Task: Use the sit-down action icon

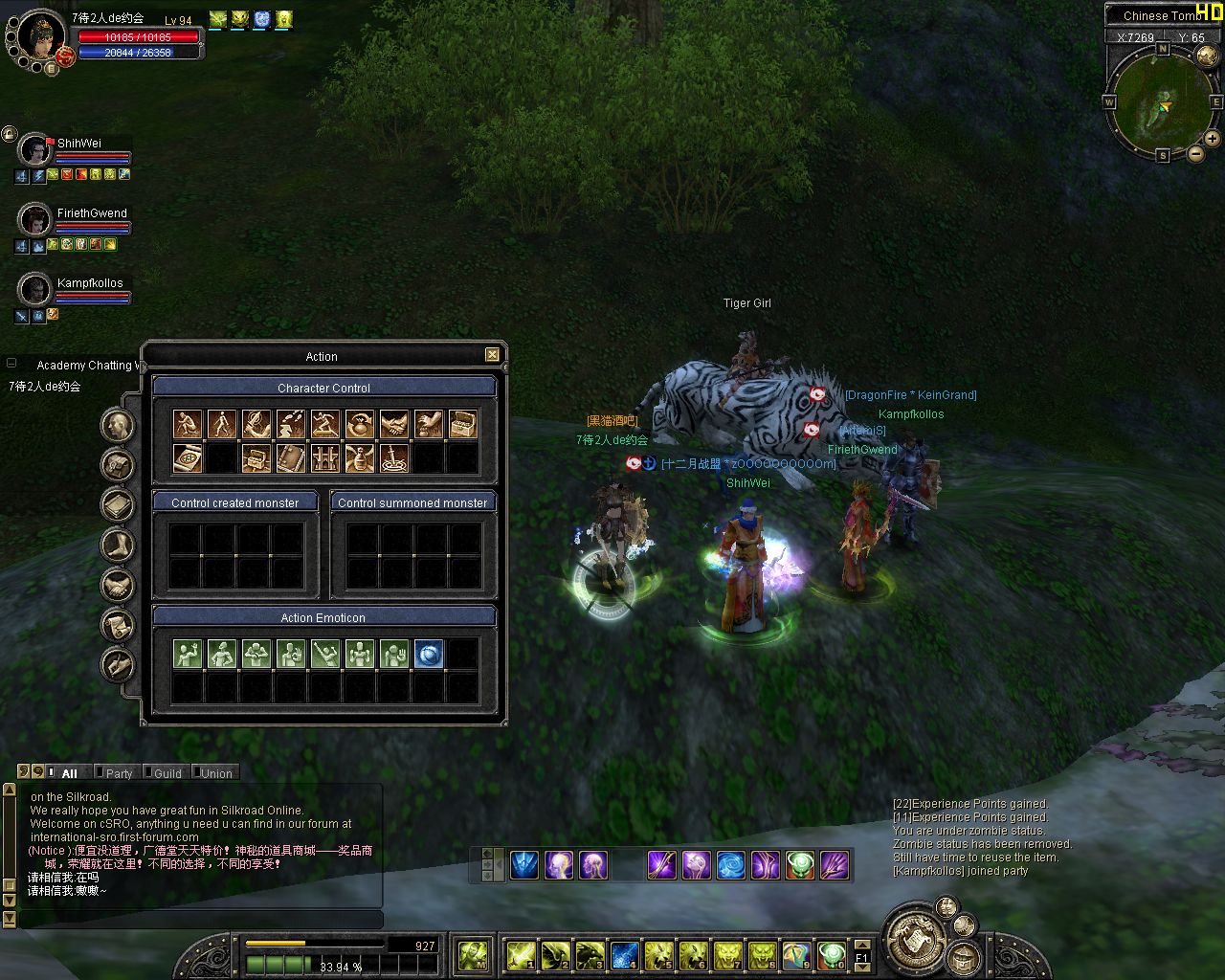Action: (188, 424)
